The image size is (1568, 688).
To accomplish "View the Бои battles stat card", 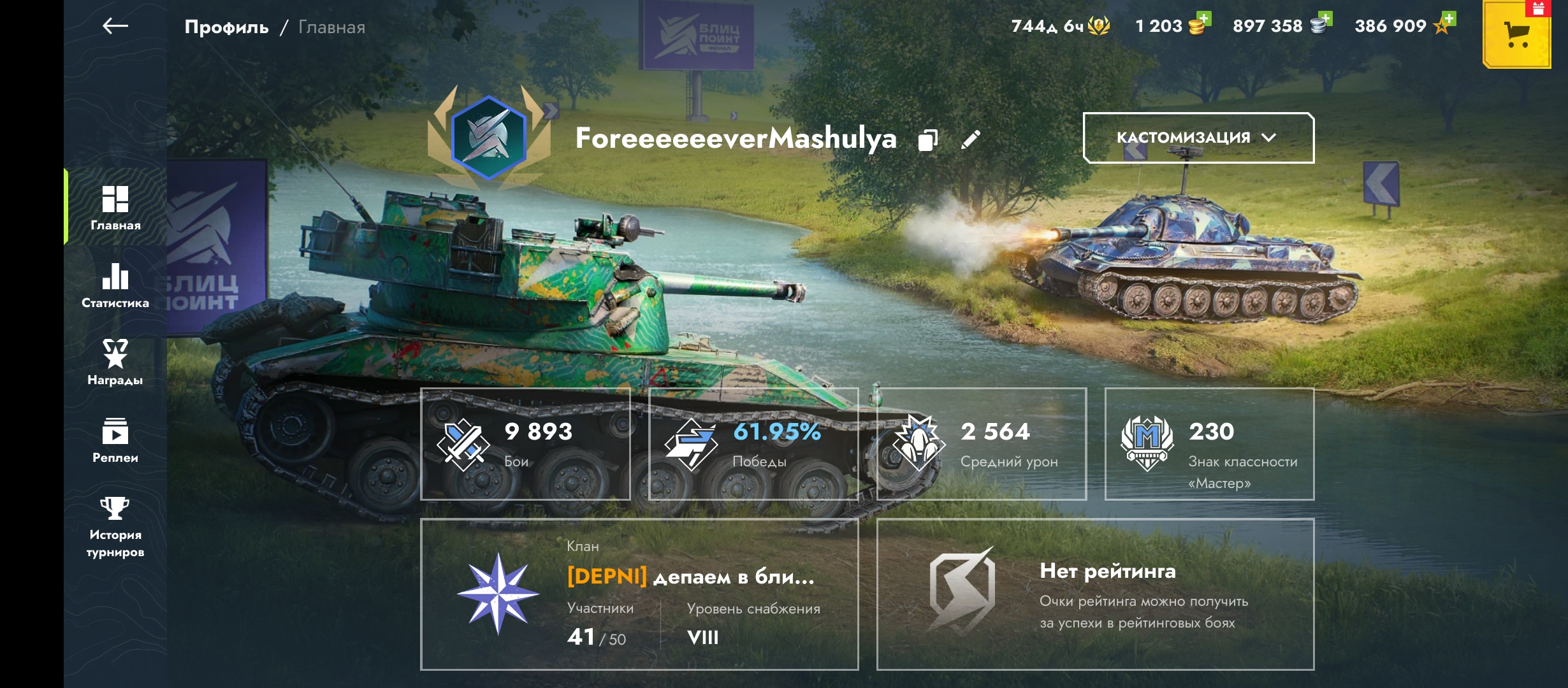I will (525, 444).
